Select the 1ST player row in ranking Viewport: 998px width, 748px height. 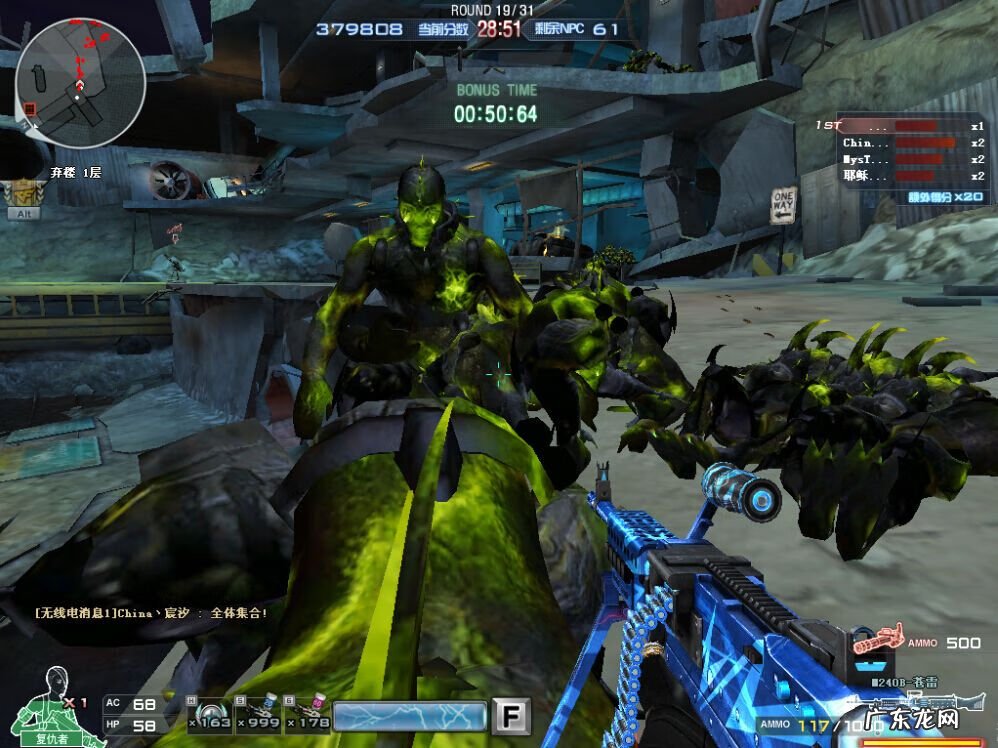(900, 127)
